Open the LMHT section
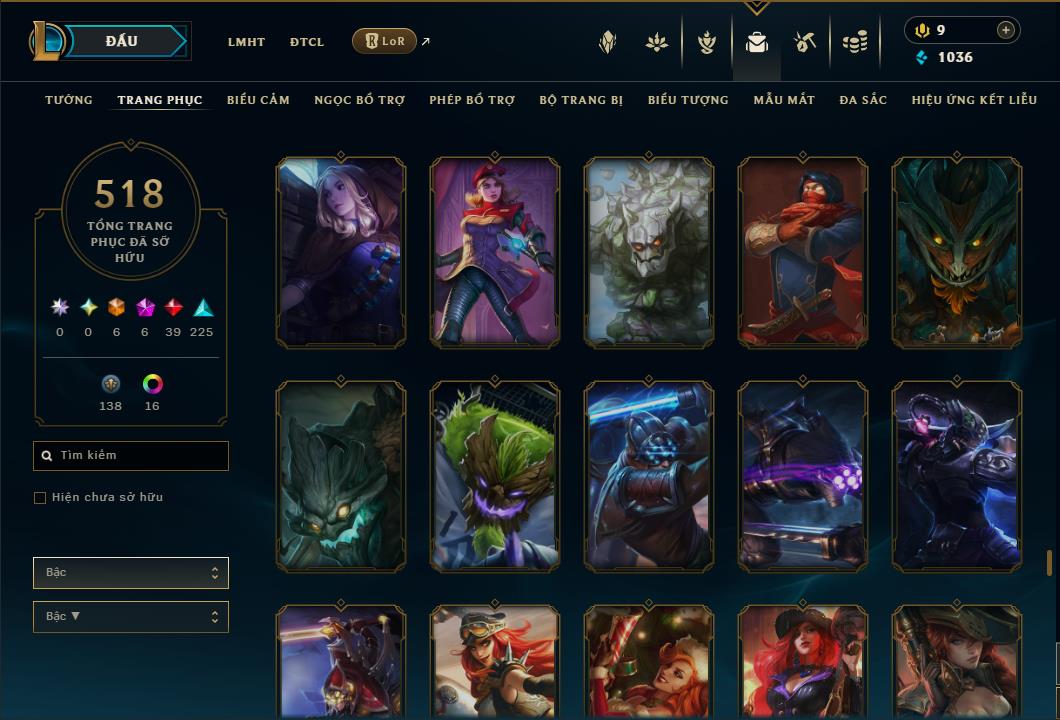 click(x=246, y=42)
